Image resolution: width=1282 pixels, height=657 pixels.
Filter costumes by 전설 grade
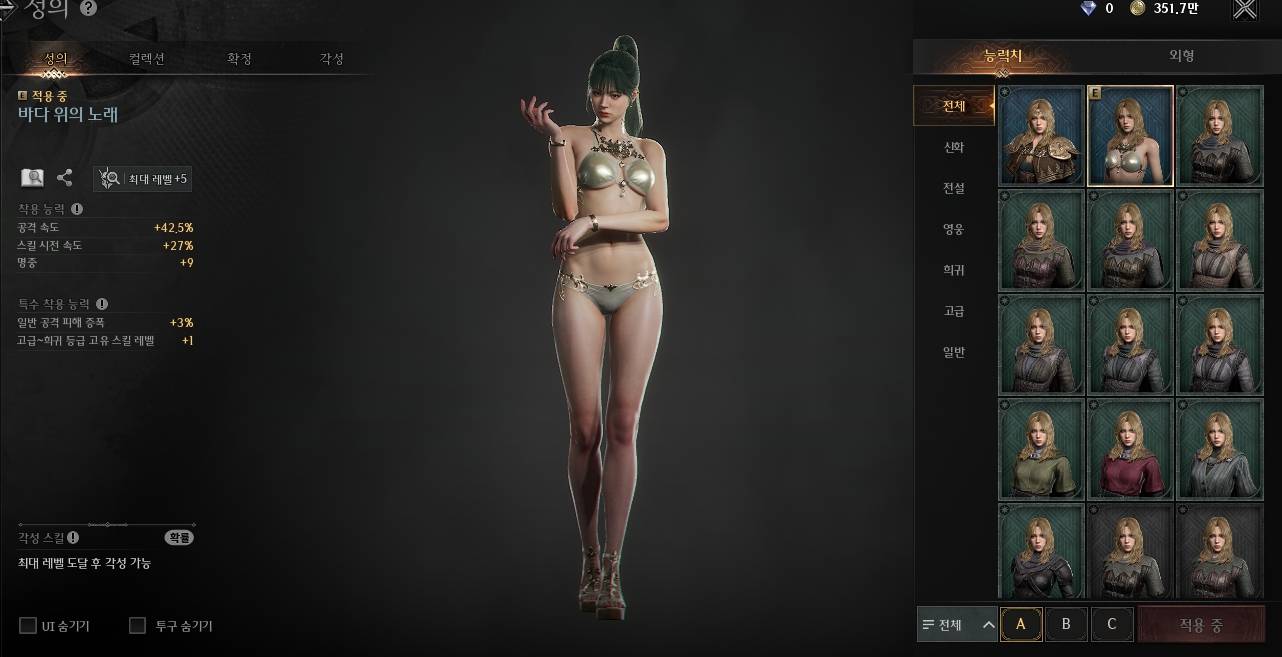click(954, 188)
